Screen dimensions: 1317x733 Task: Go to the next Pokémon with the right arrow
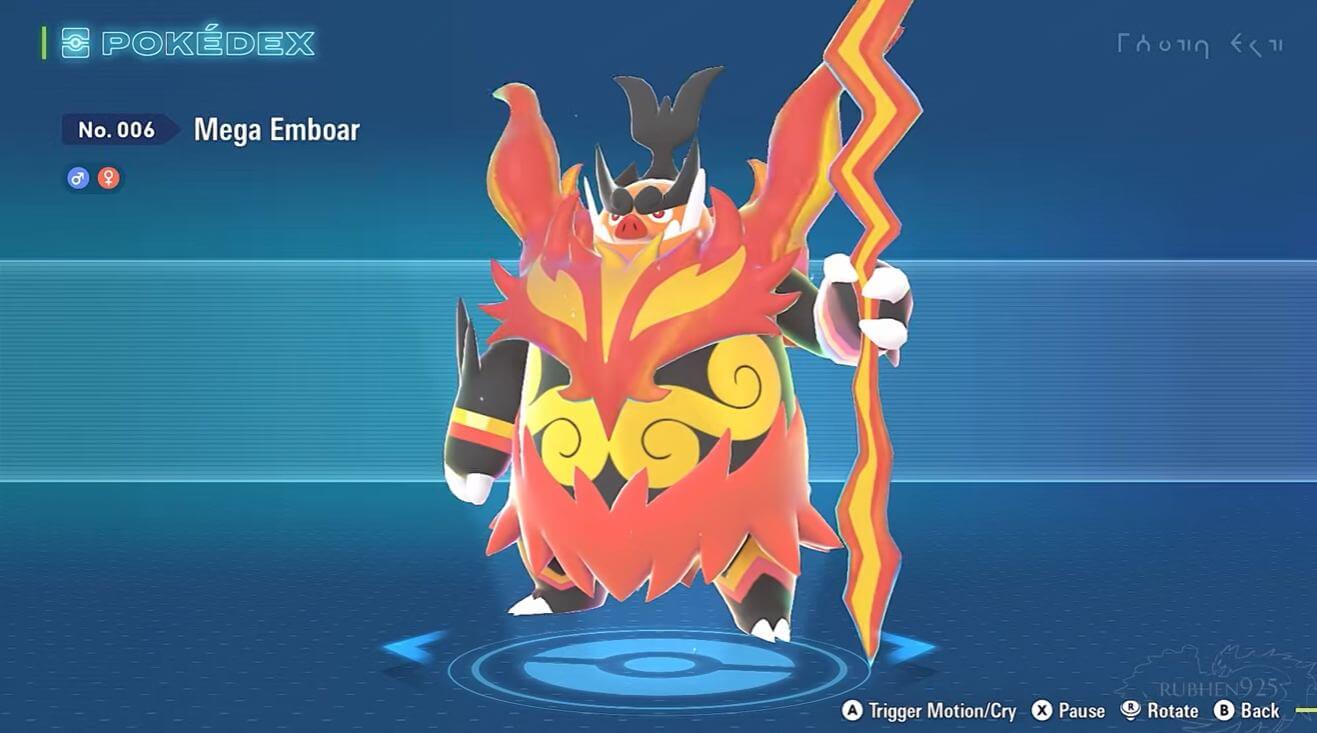point(907,647)
